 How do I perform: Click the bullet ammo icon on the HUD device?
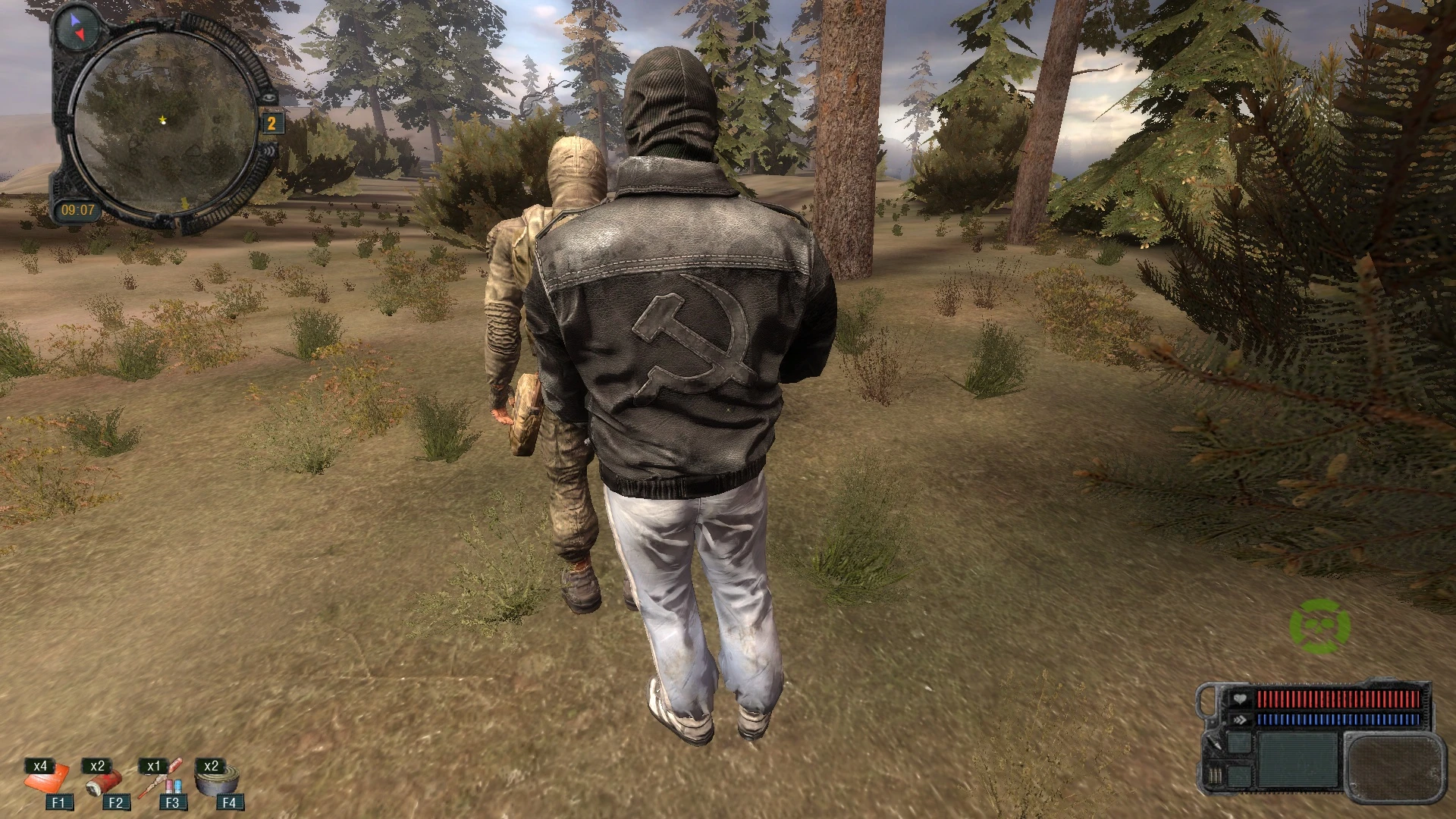click(1215, 777)
